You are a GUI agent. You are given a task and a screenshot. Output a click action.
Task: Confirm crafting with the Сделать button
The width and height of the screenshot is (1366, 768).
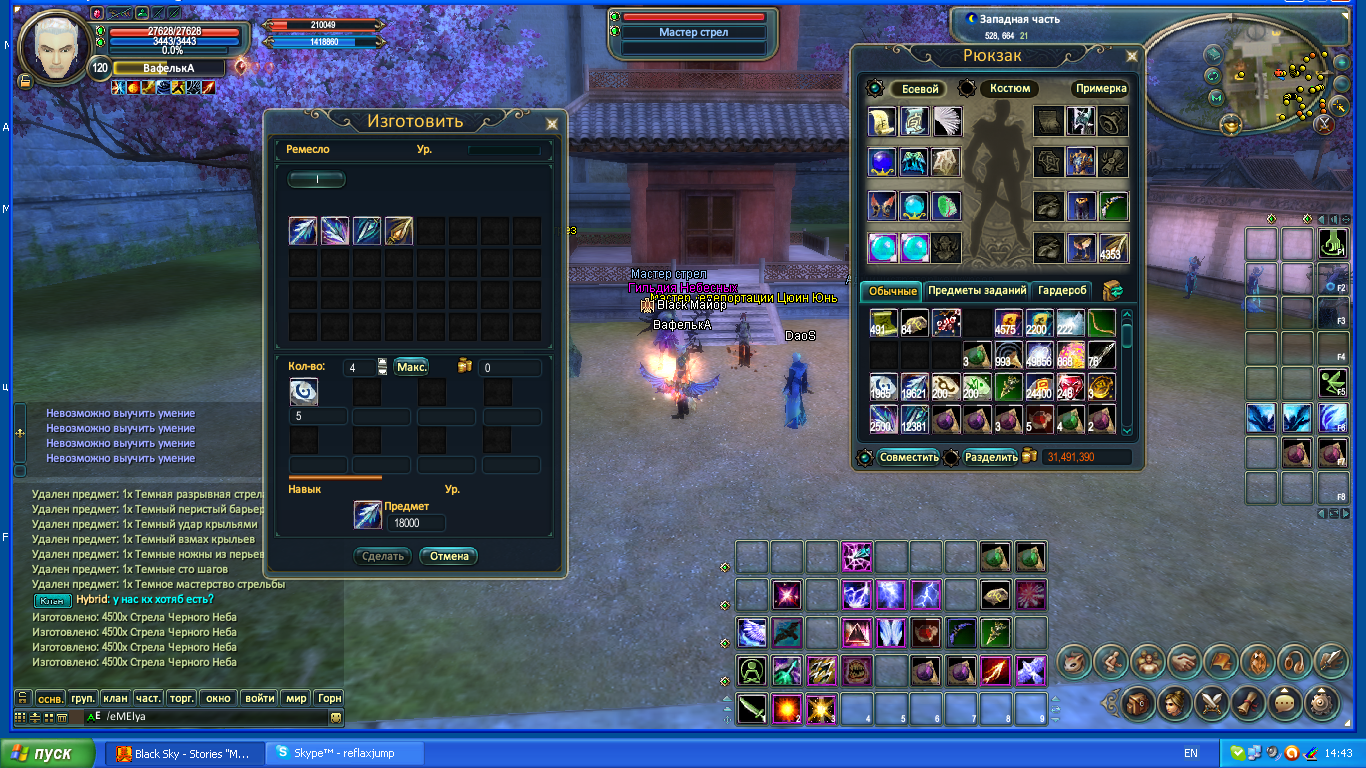coord(382,556)
